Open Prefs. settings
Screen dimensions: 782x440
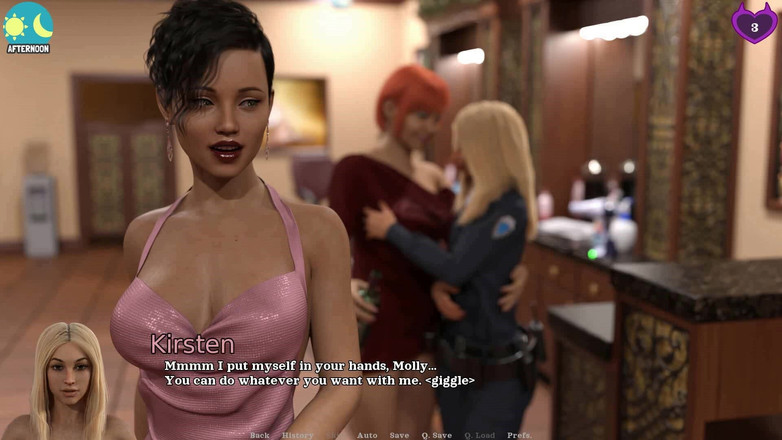(519, 435)
